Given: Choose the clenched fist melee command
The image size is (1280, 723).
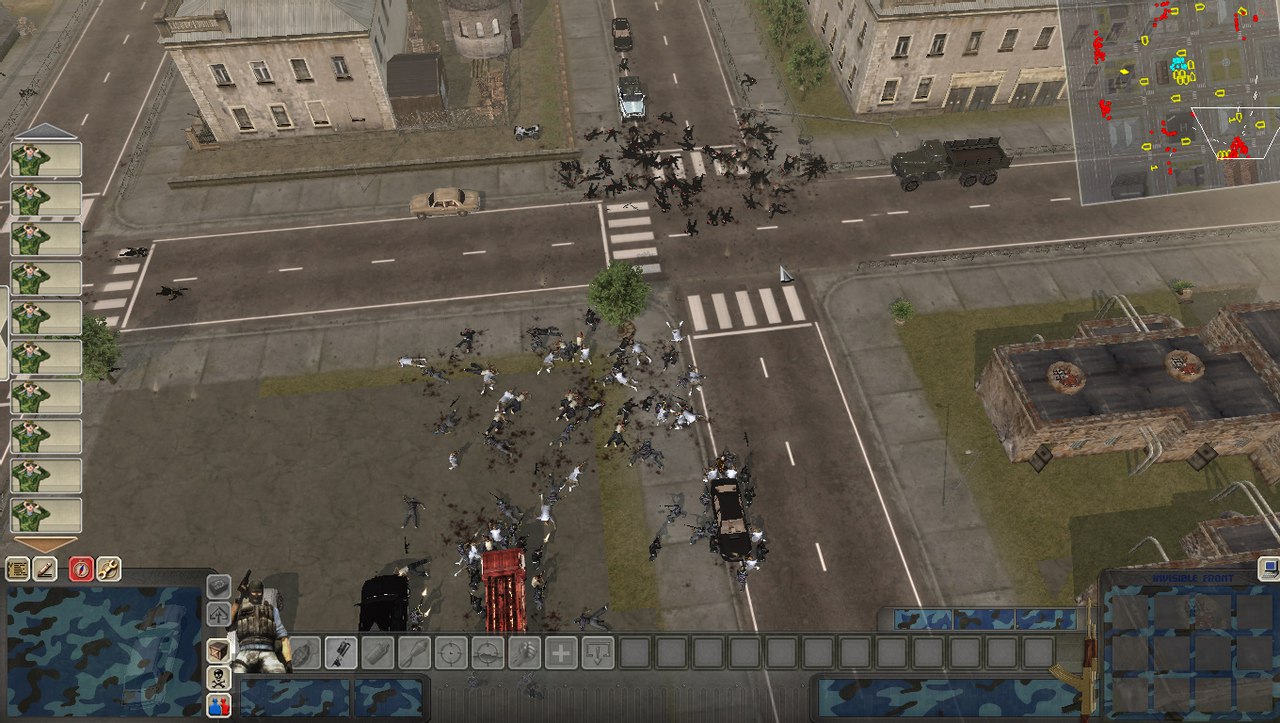Looking at the screenshot, I should pos(523,653).
